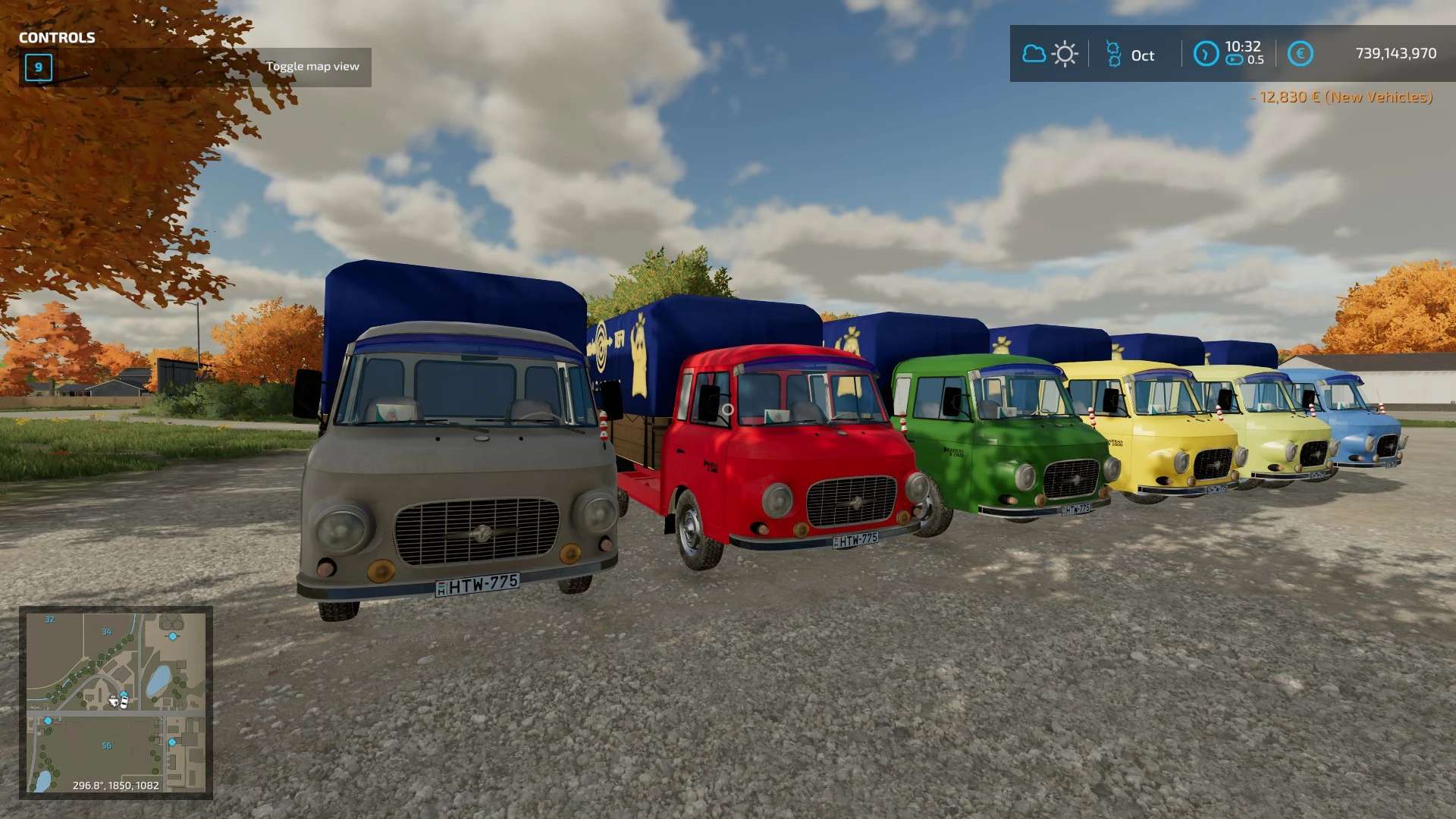1456x819 pixels.
Task: Click the sun weather icon
Action: (x=1065, y=54)
